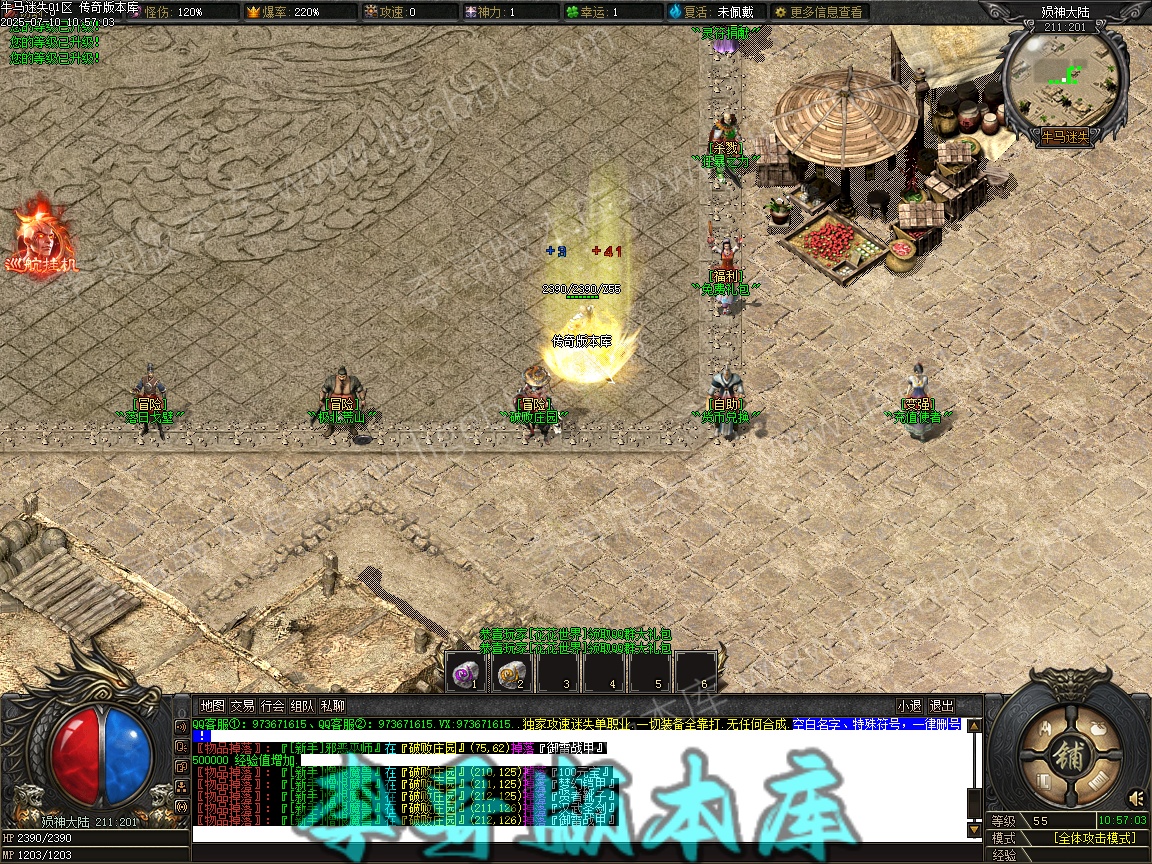Click the 牛马迷失 button under the minimap
Viewport: 1152px width, 864px height.
pos(1065,135)
